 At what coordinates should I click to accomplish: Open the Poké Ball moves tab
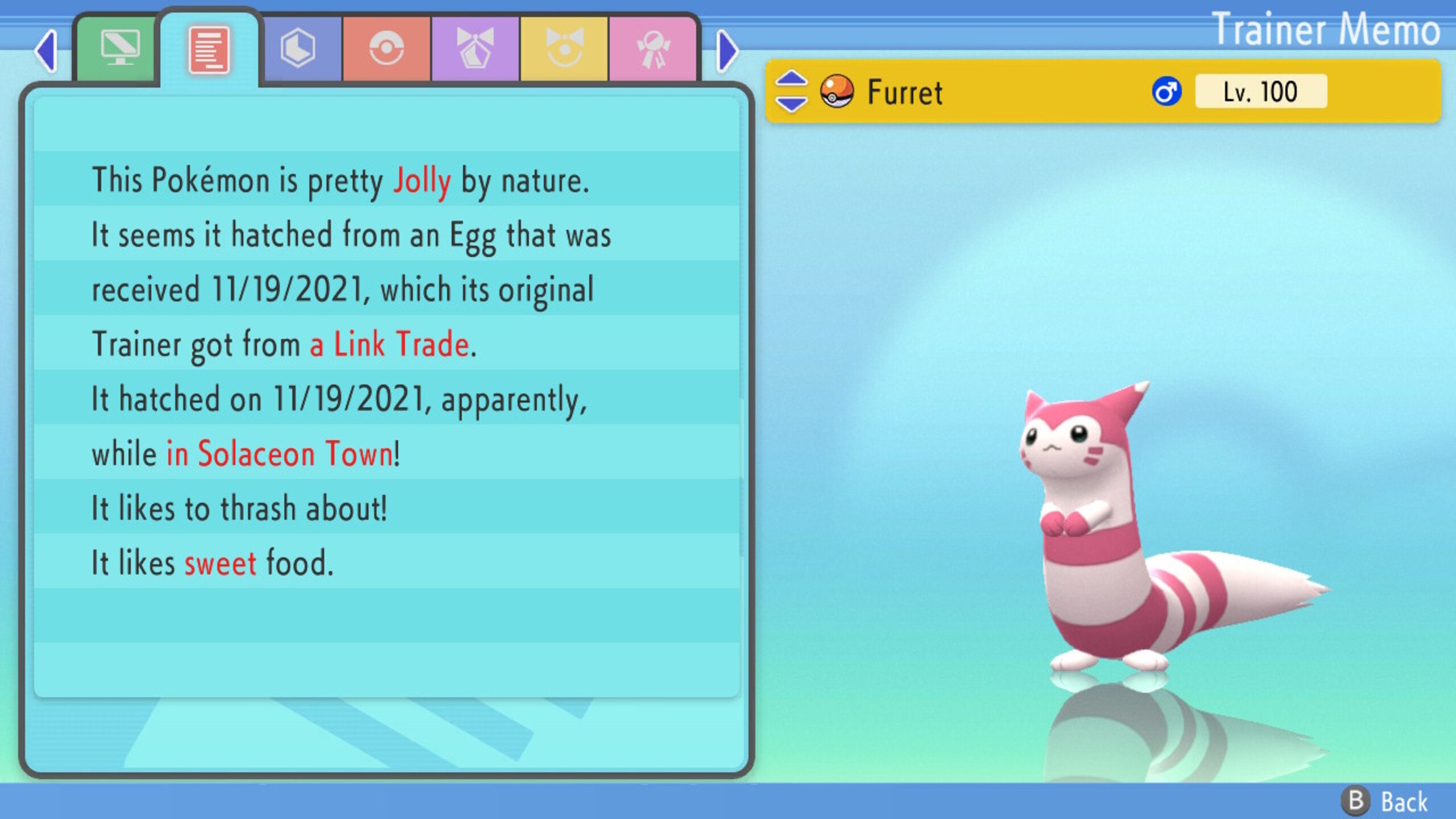tap(387, 48)
